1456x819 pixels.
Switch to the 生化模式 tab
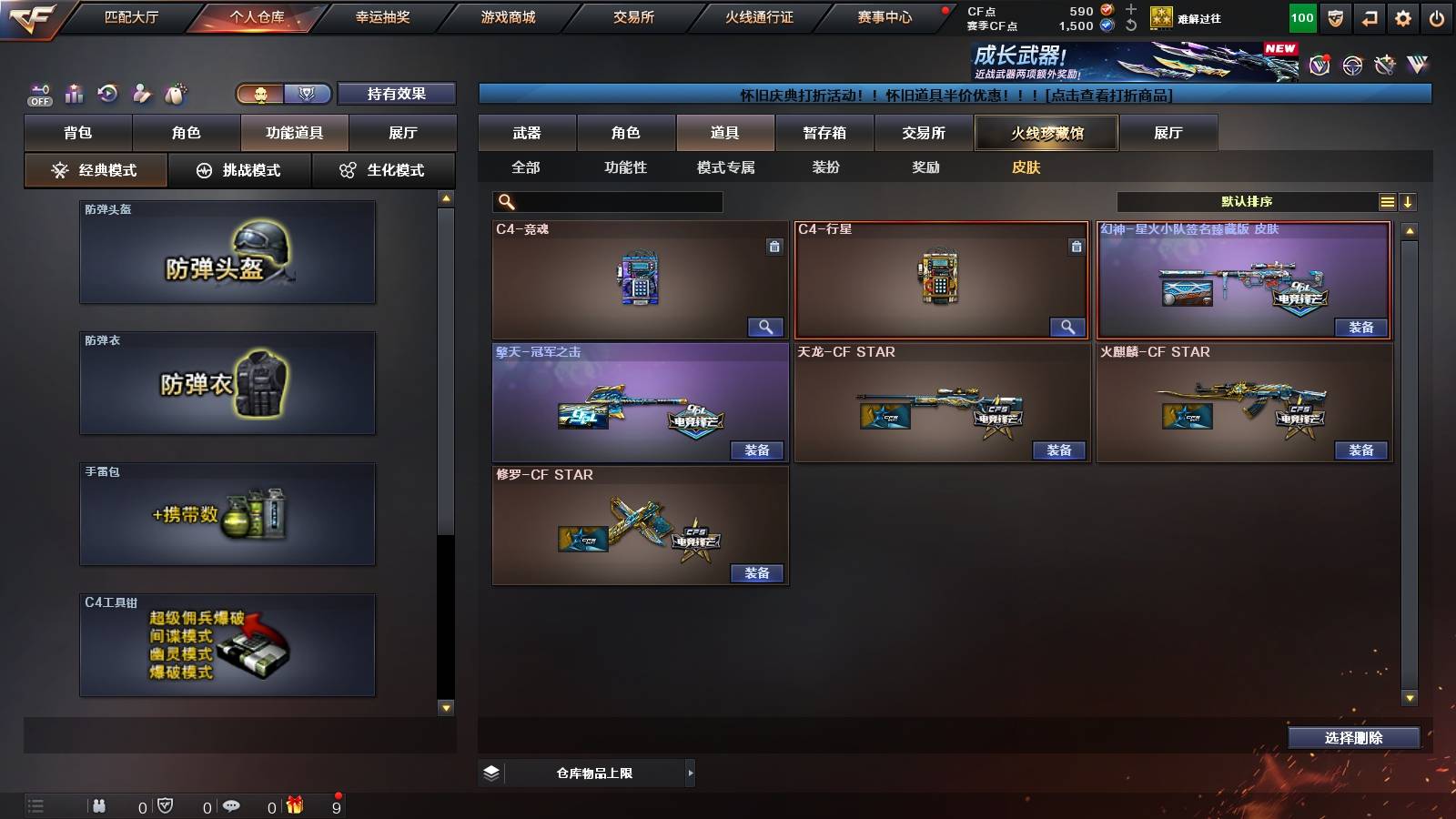click(x=383, y=169)
